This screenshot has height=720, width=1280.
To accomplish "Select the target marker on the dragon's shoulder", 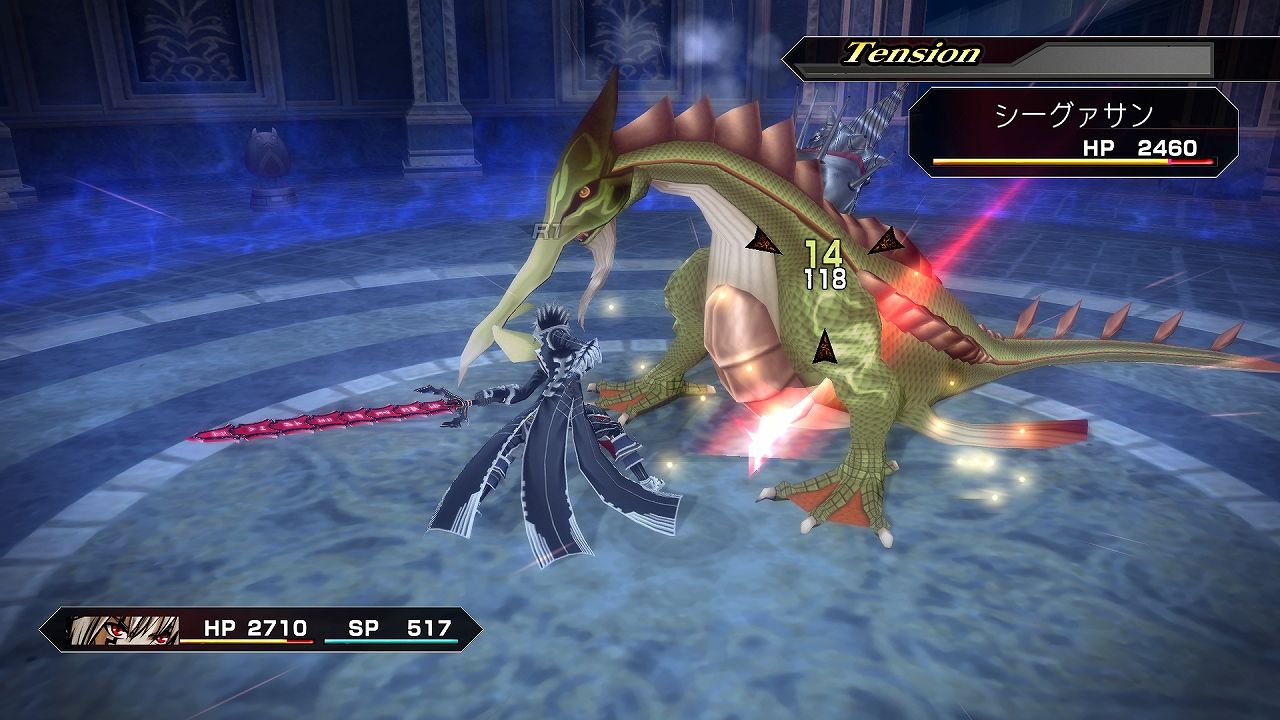I will 885,240.
